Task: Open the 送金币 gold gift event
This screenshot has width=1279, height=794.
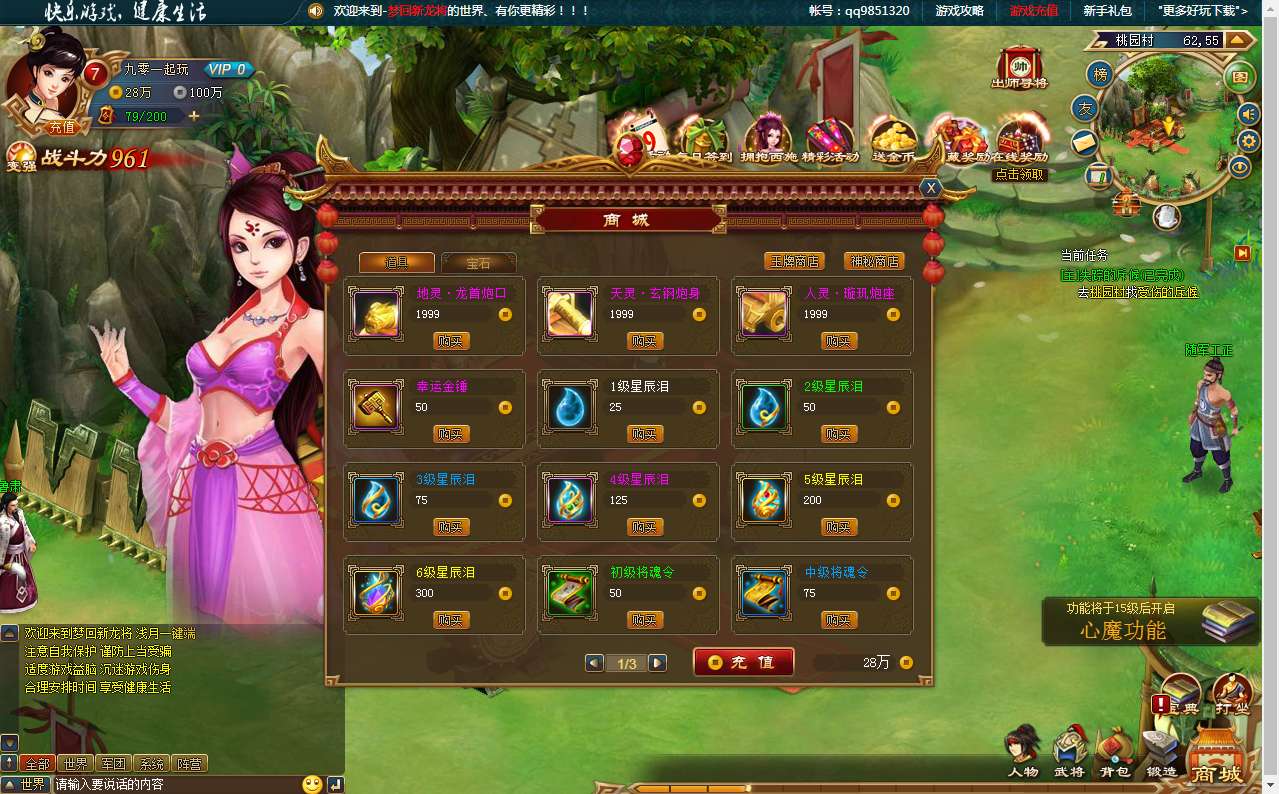Action: (x=893, y=140)
